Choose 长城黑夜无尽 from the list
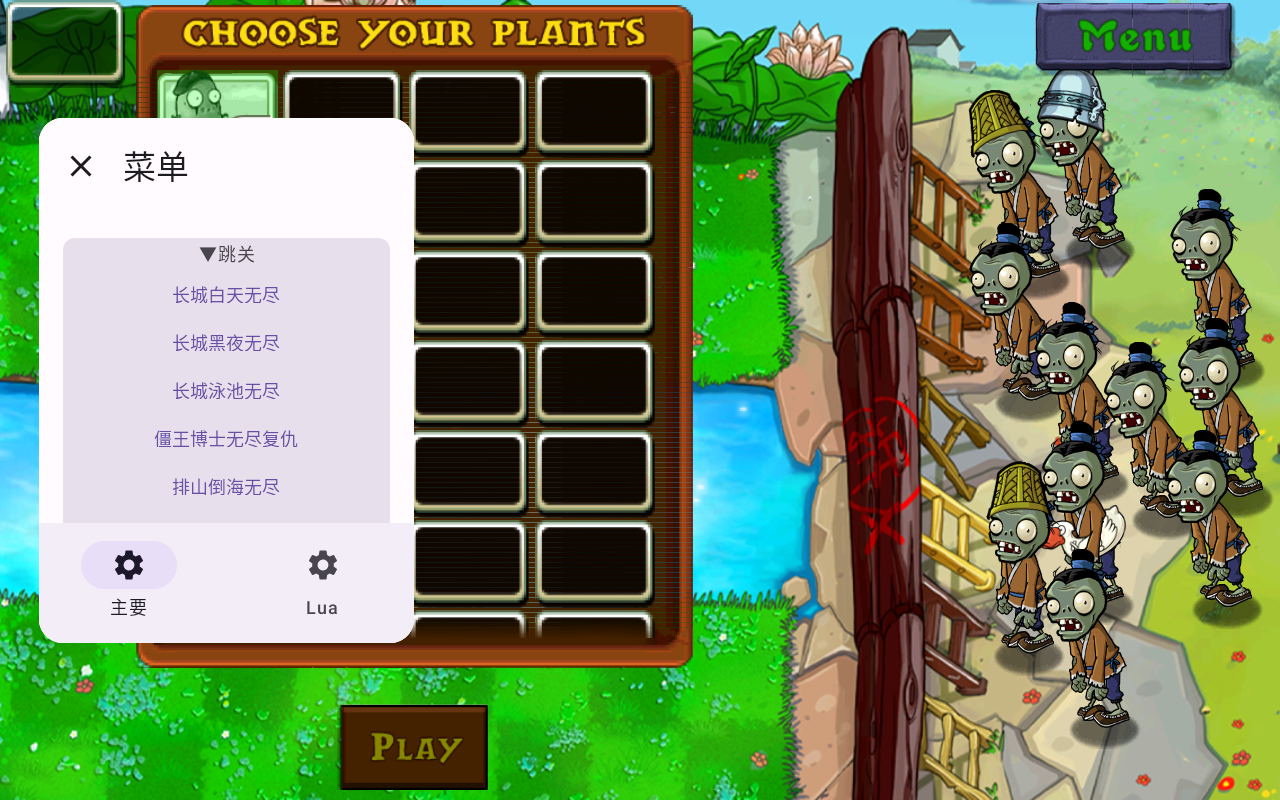1280x800 pixels. [x=226, y=343]
